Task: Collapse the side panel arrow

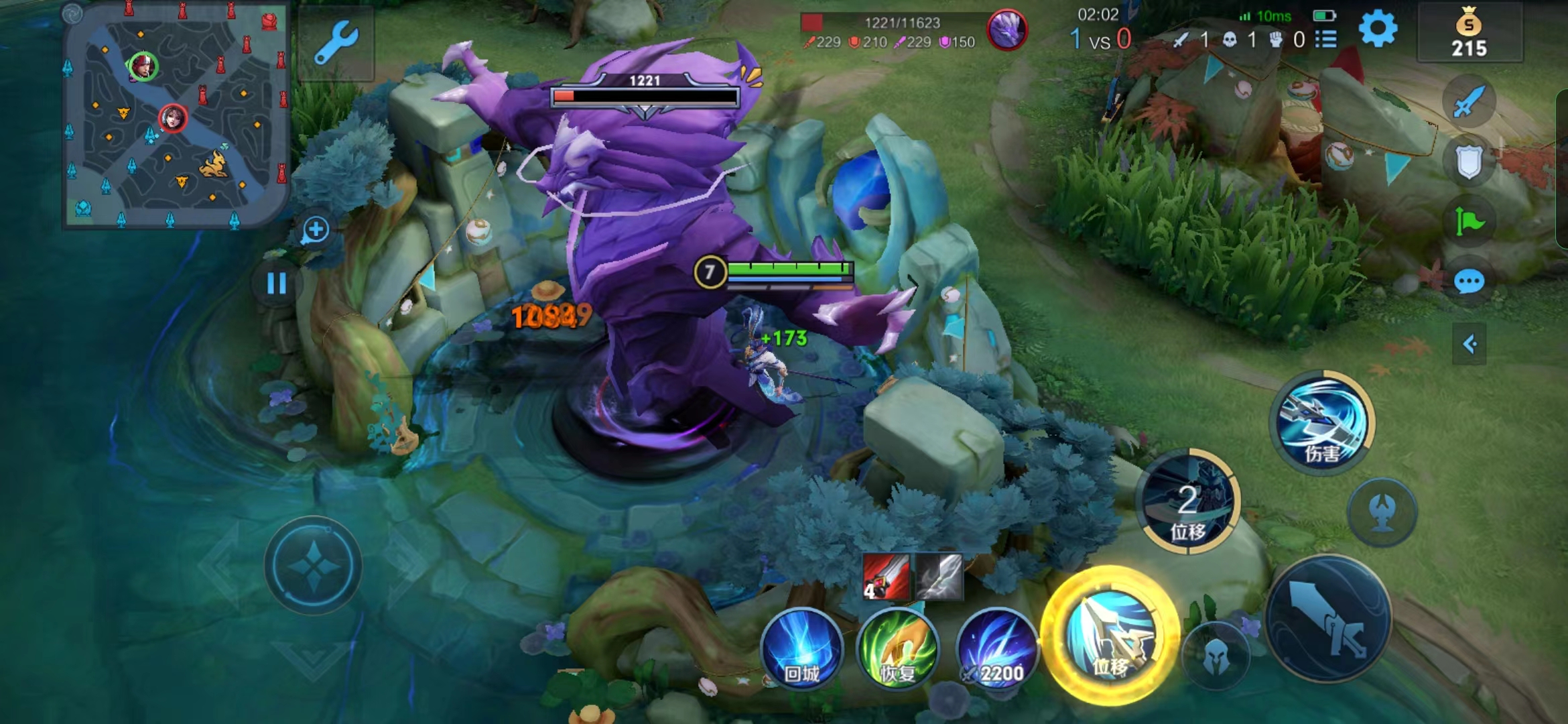Action: point(1469,345)
